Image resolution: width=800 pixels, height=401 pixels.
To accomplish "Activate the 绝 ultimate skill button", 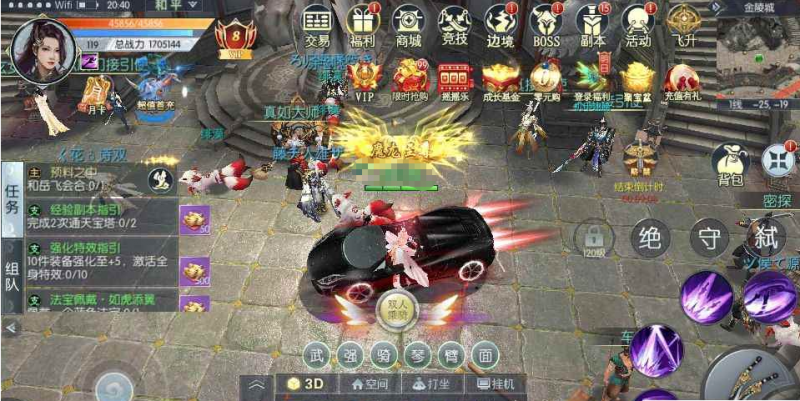I will click(651, 238).
